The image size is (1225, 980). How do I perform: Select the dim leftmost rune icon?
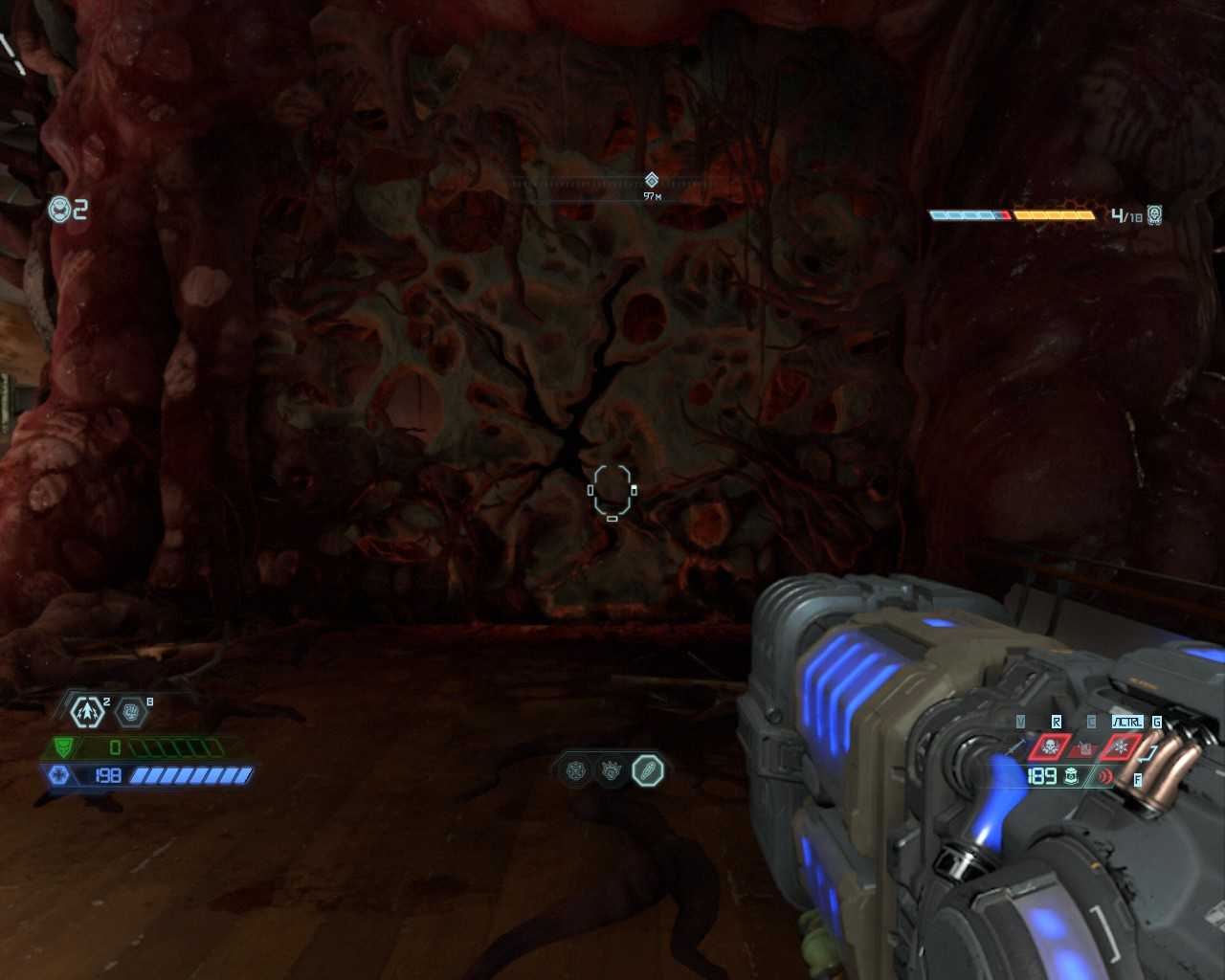[x=576, y=769]
